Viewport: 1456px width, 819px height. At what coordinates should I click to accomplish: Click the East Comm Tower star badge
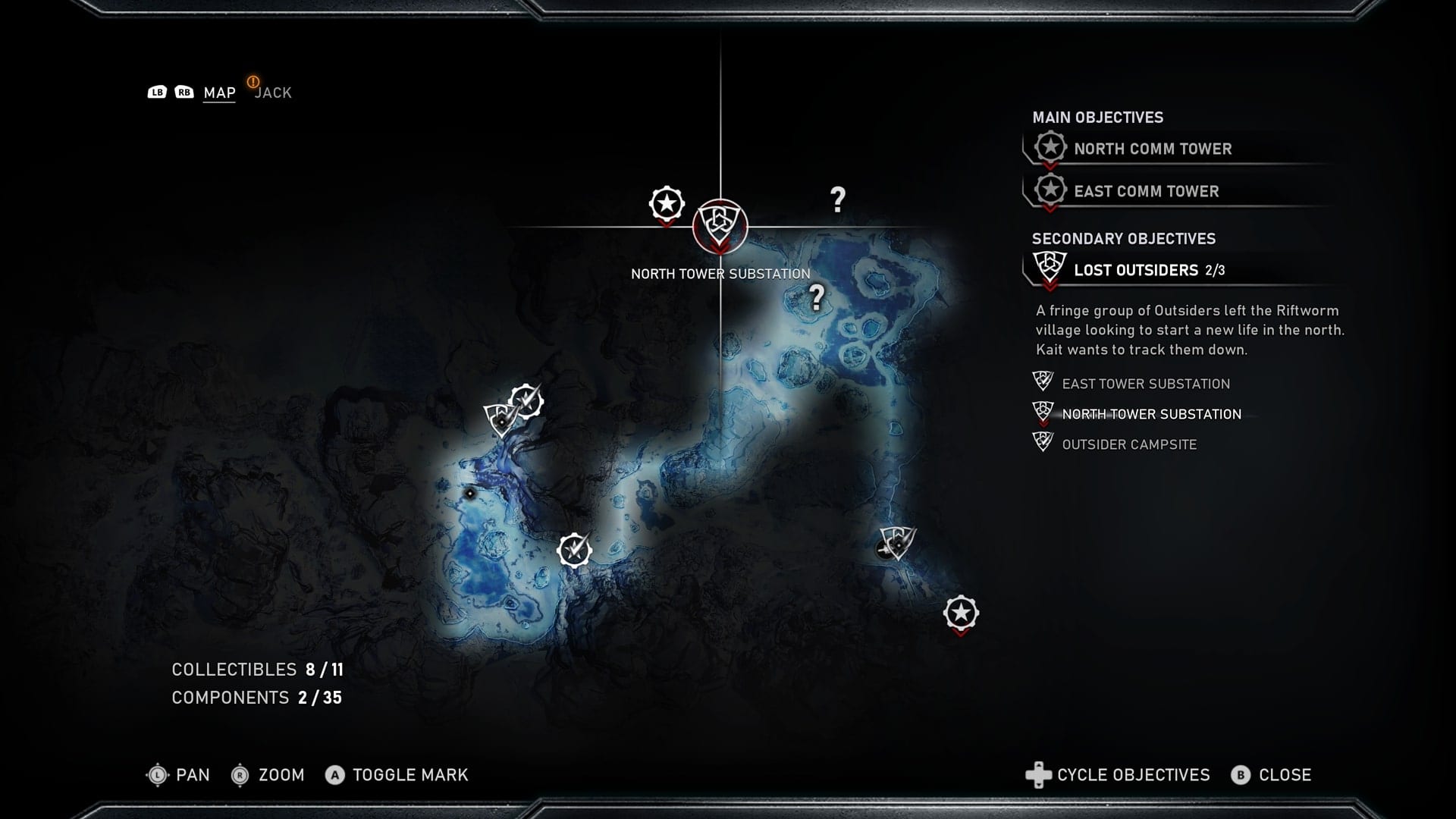click(x=1050, y=190)
